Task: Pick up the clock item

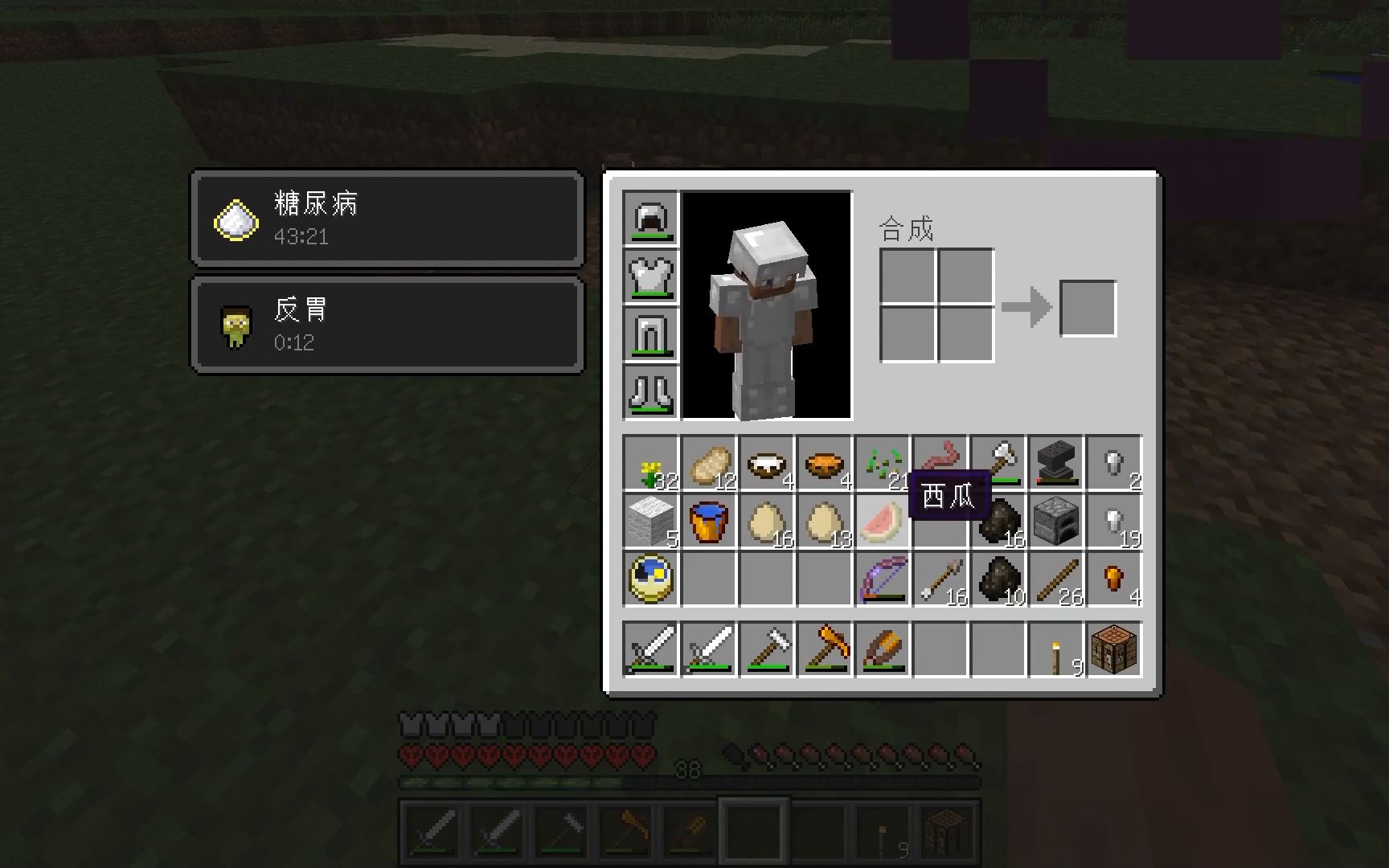Action: pos(649,579)
